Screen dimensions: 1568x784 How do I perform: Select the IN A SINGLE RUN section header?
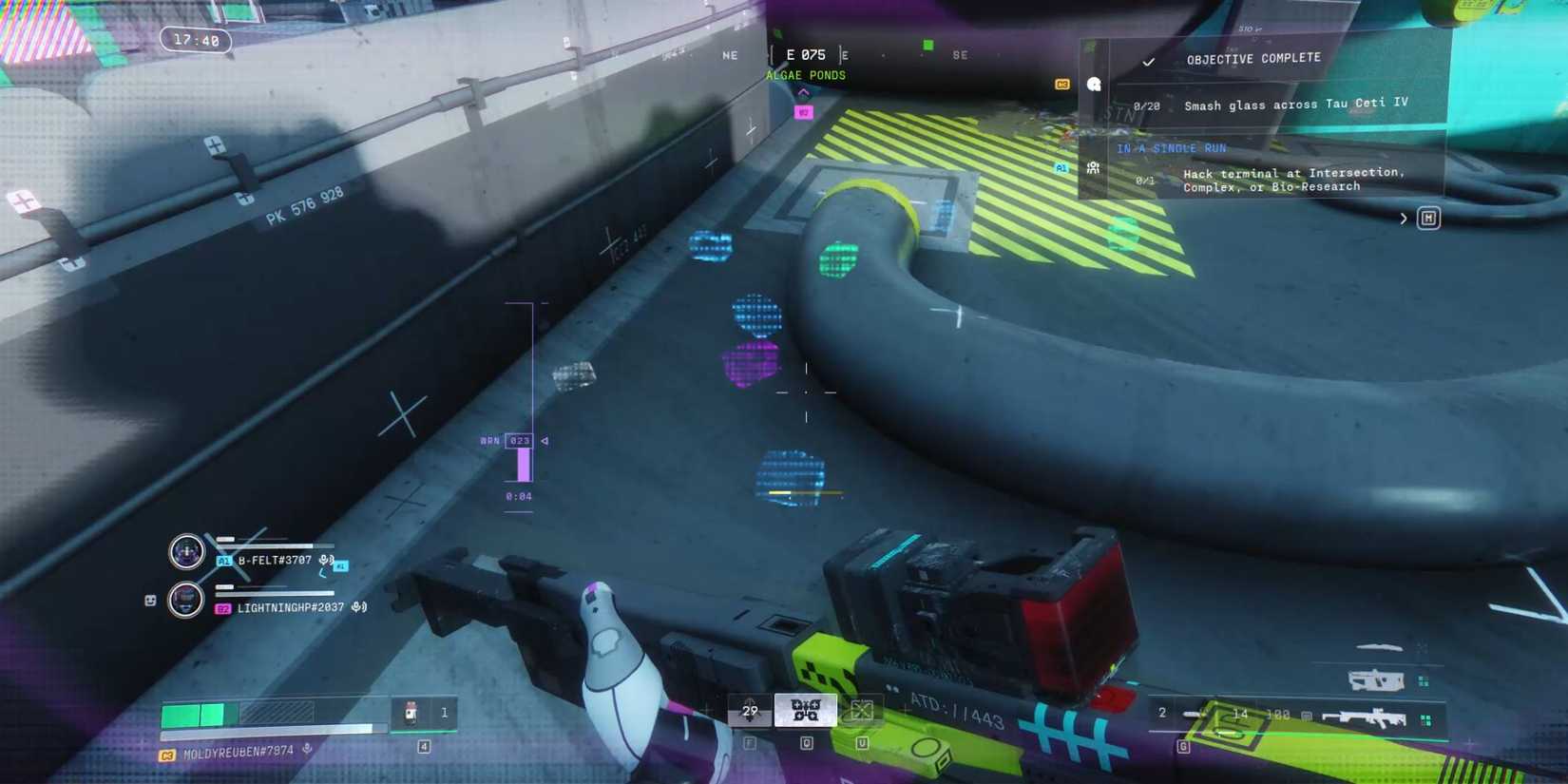(1171, 148)
